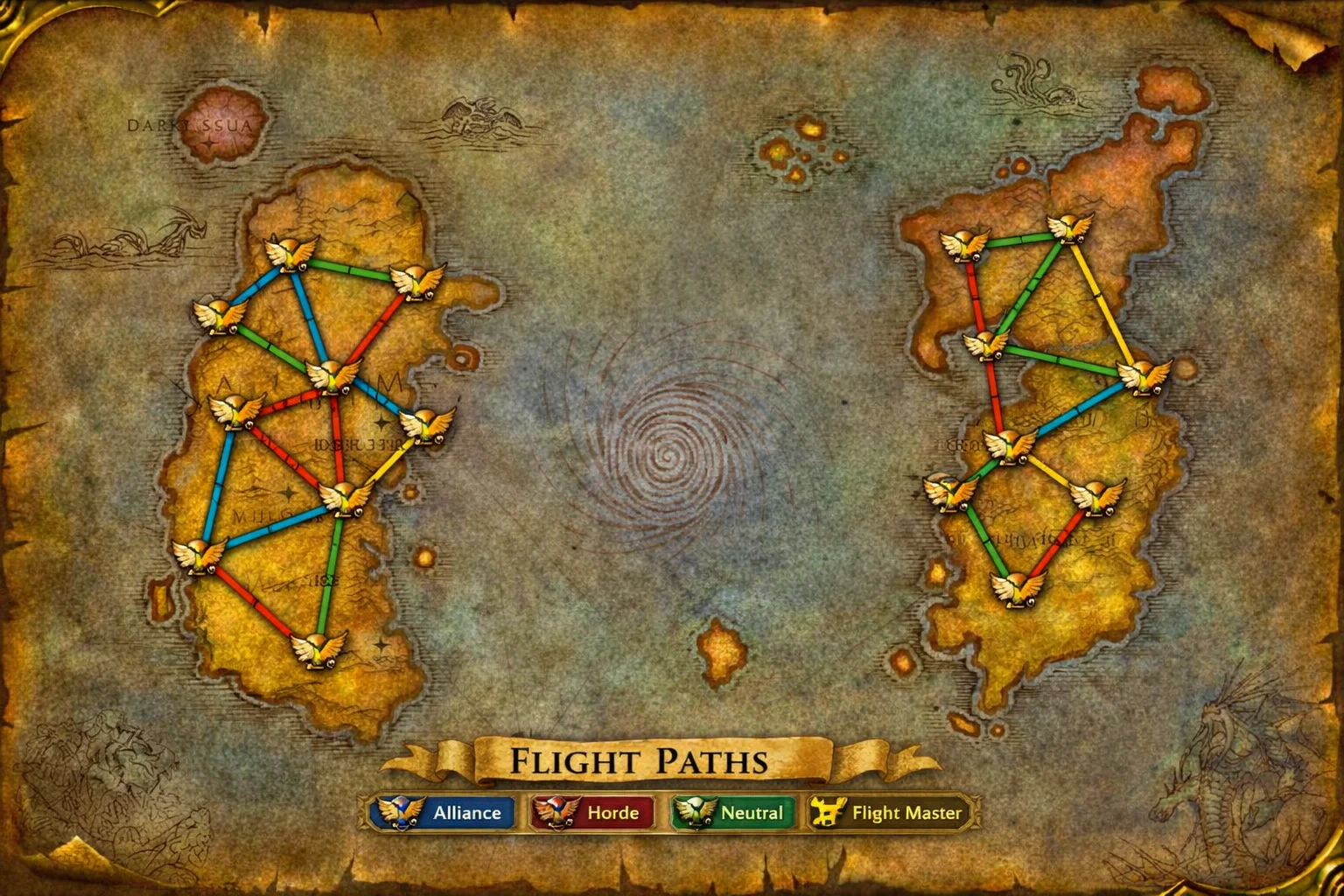Click the Flight Master legend entry
The width and height of the screenshot is (1344, 896).
tap(892, 813)
